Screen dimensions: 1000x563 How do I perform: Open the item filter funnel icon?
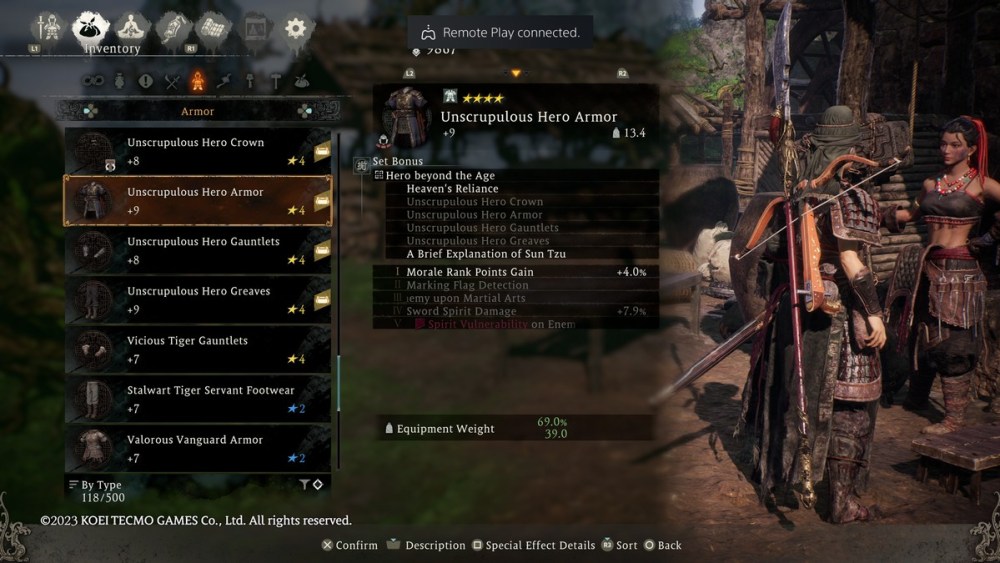pyautogui.click(x=304, y=485)
